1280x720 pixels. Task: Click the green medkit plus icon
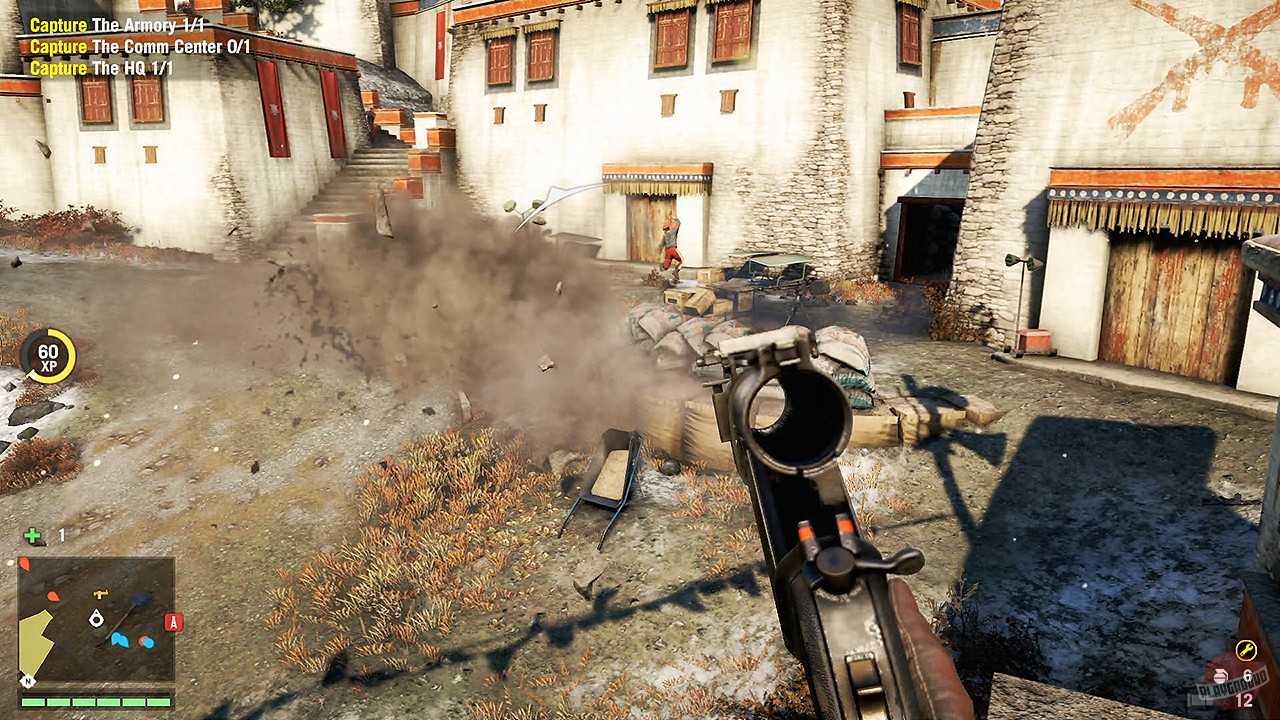30,533
